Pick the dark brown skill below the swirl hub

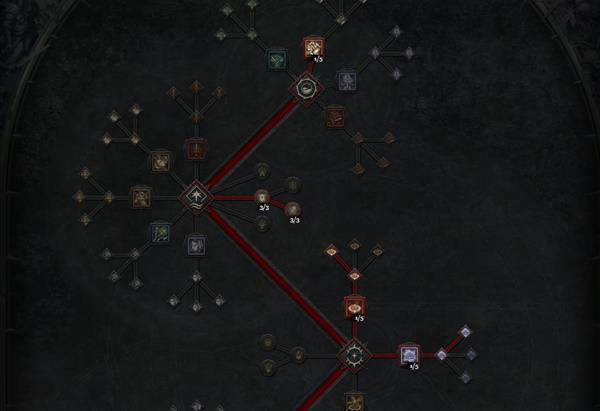tap(334, 117)
